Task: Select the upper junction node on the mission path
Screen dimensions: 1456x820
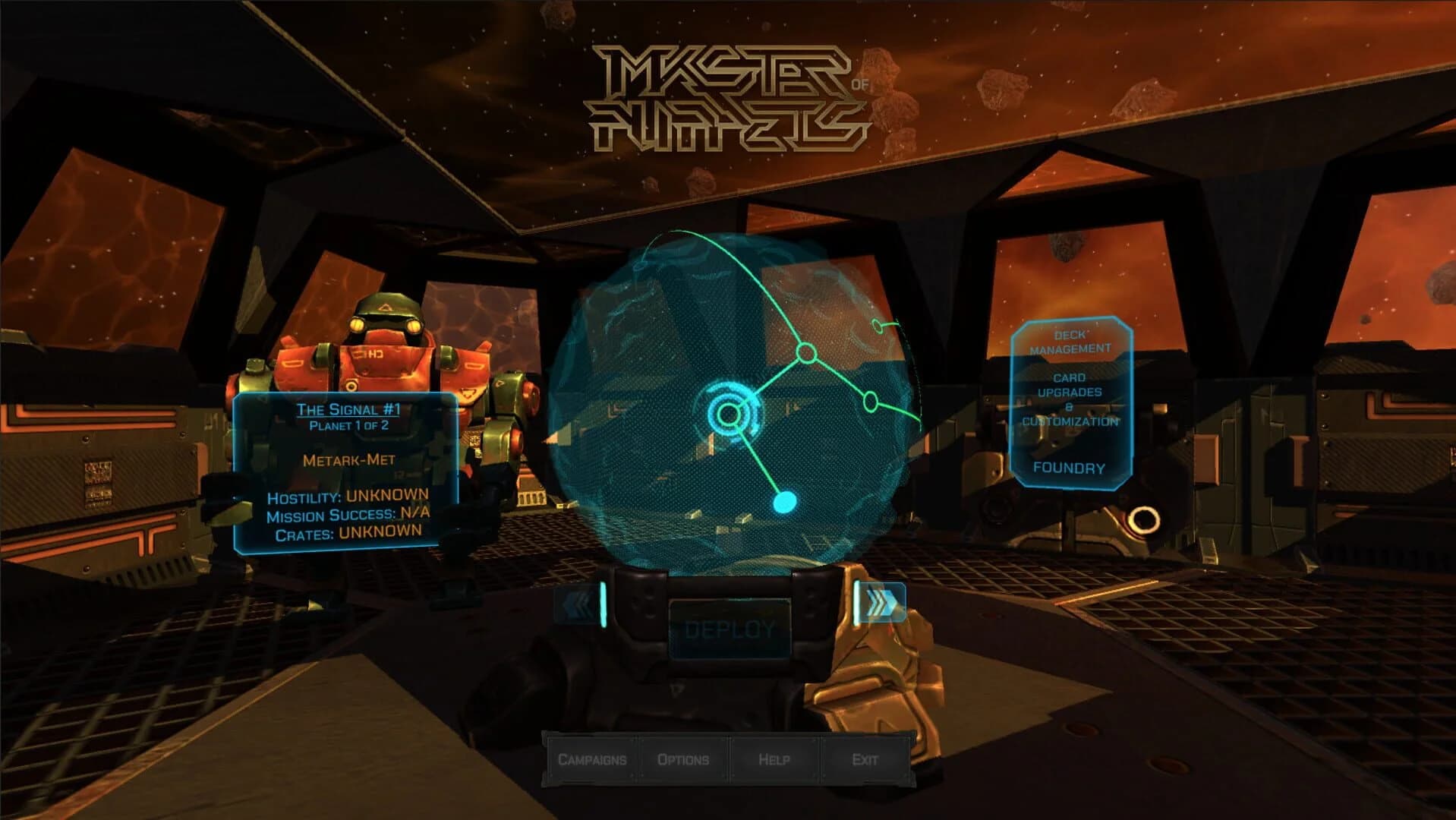Action: [806, 352]
